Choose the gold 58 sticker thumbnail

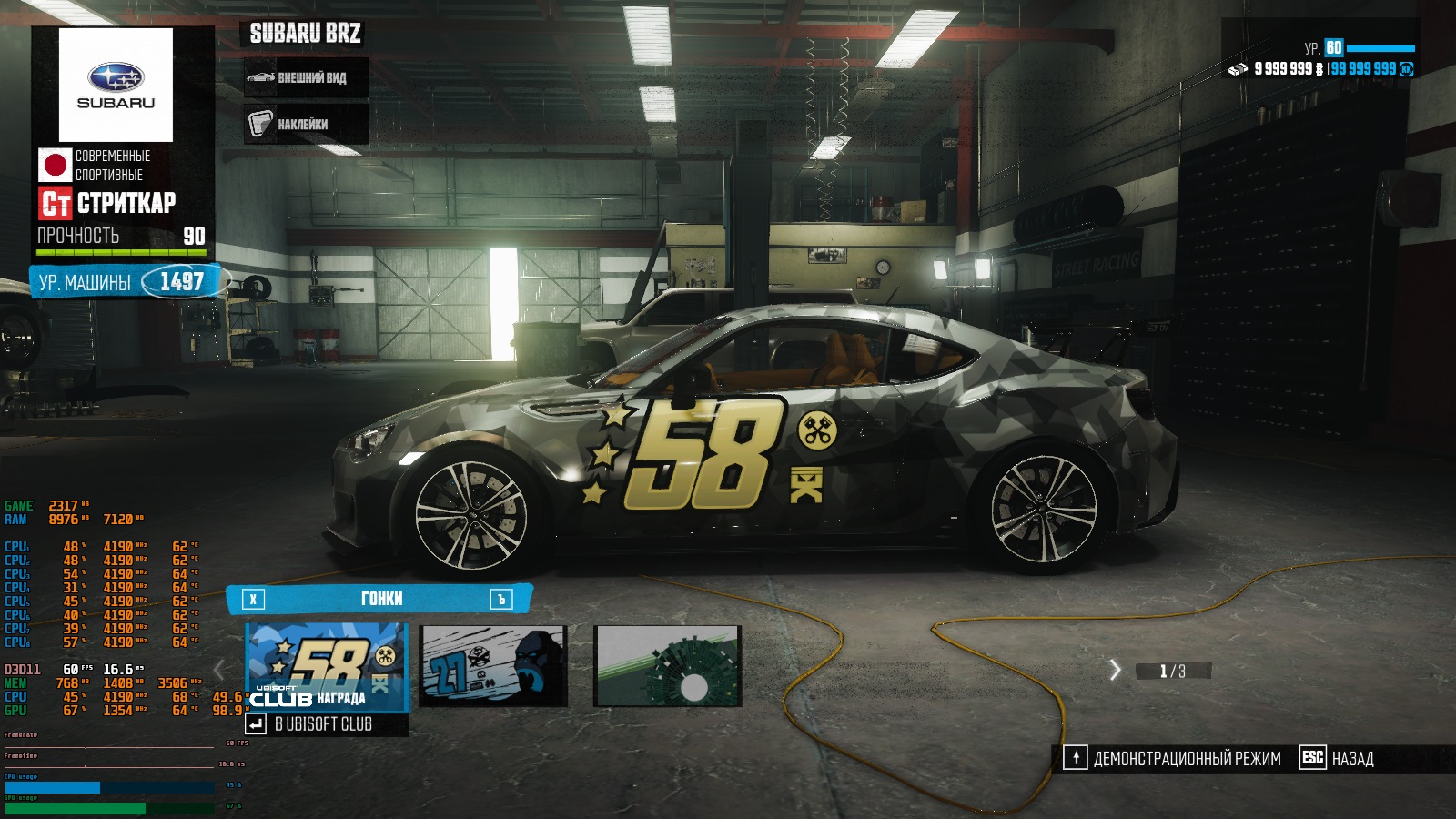tap(327, 665)
